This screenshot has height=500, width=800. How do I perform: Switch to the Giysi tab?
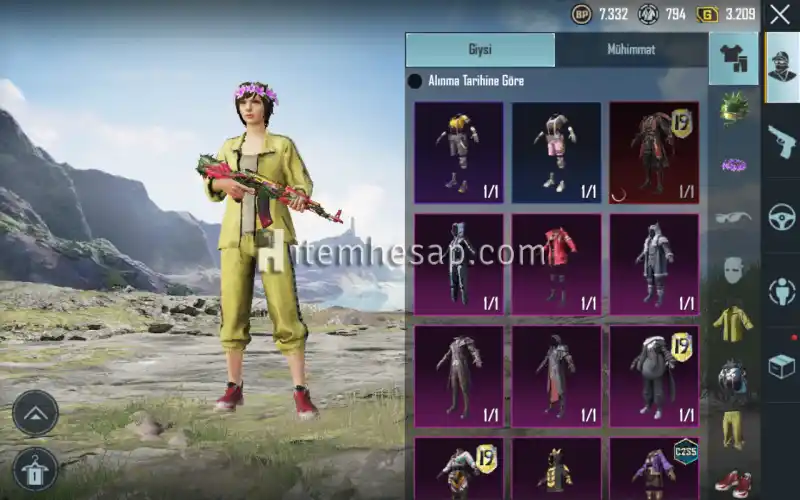click(x=480, y=50)
